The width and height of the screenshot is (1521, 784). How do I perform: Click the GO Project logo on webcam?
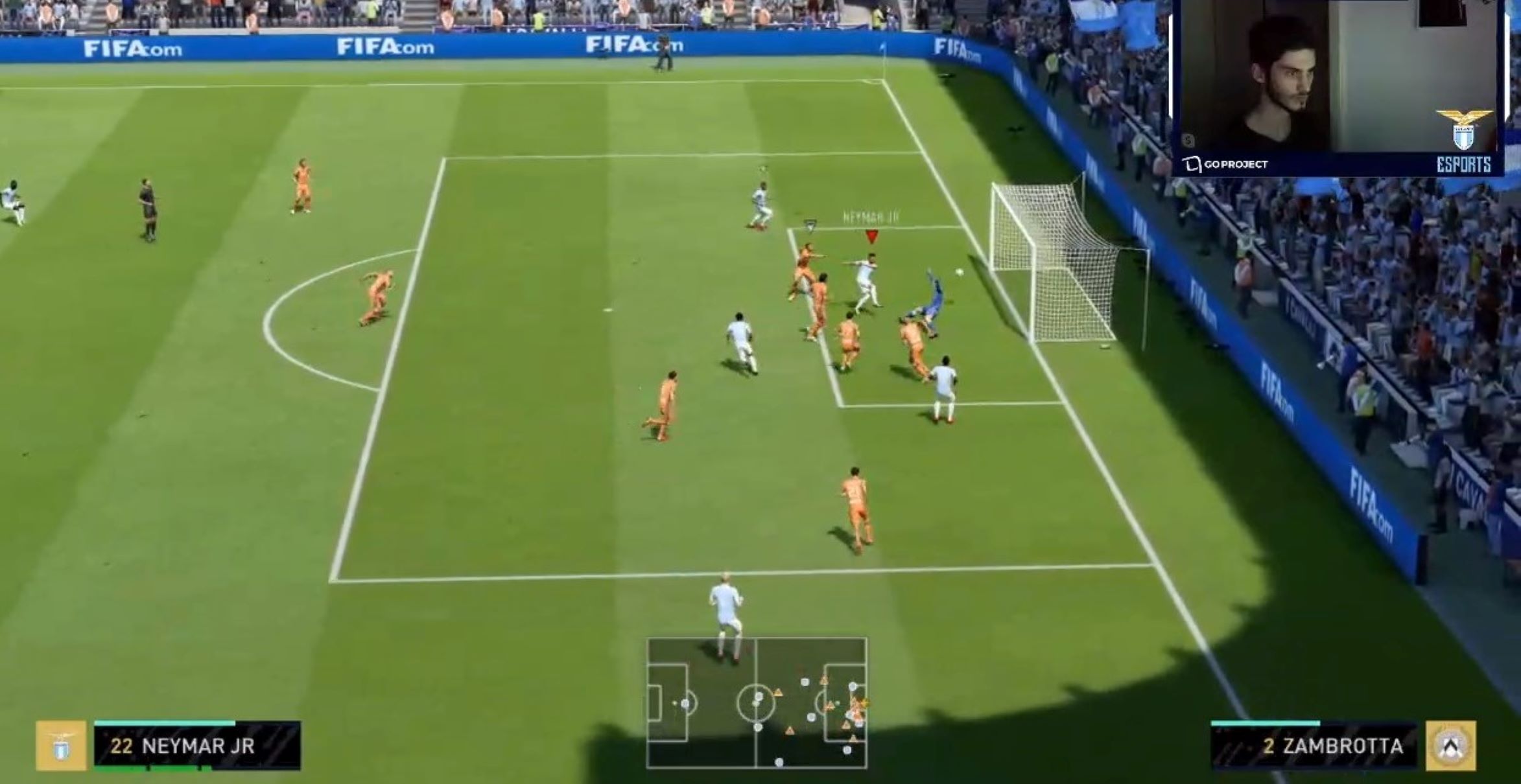[x=1225, y=164]
